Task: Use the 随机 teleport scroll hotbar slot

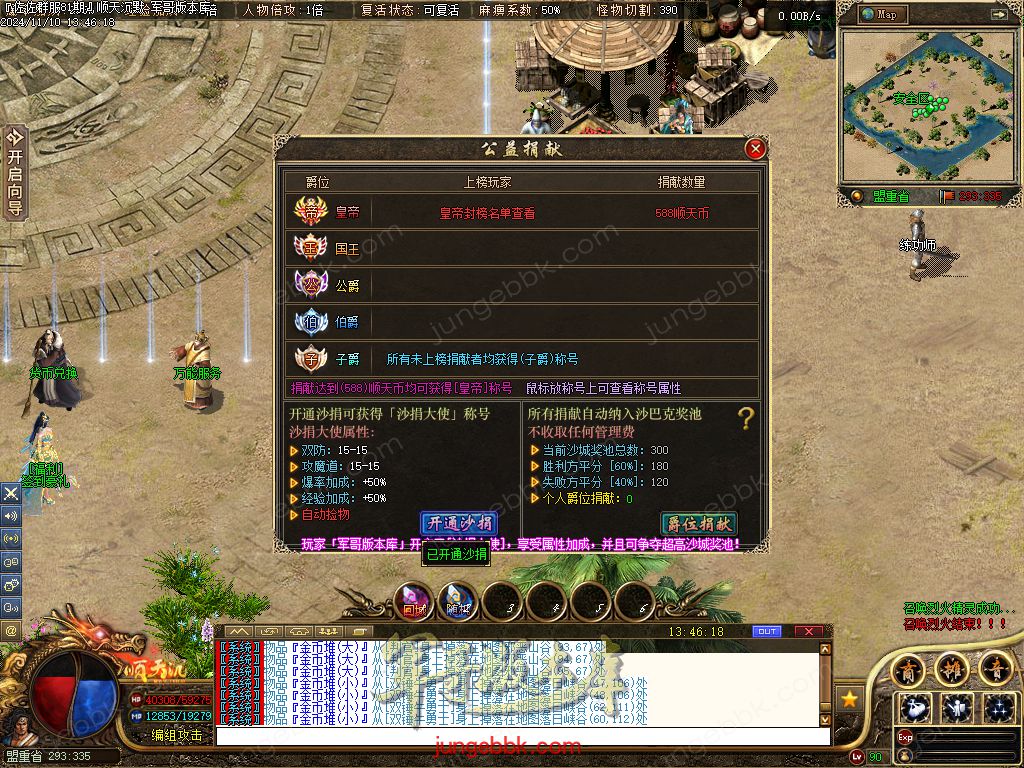Action: [459, 600]
